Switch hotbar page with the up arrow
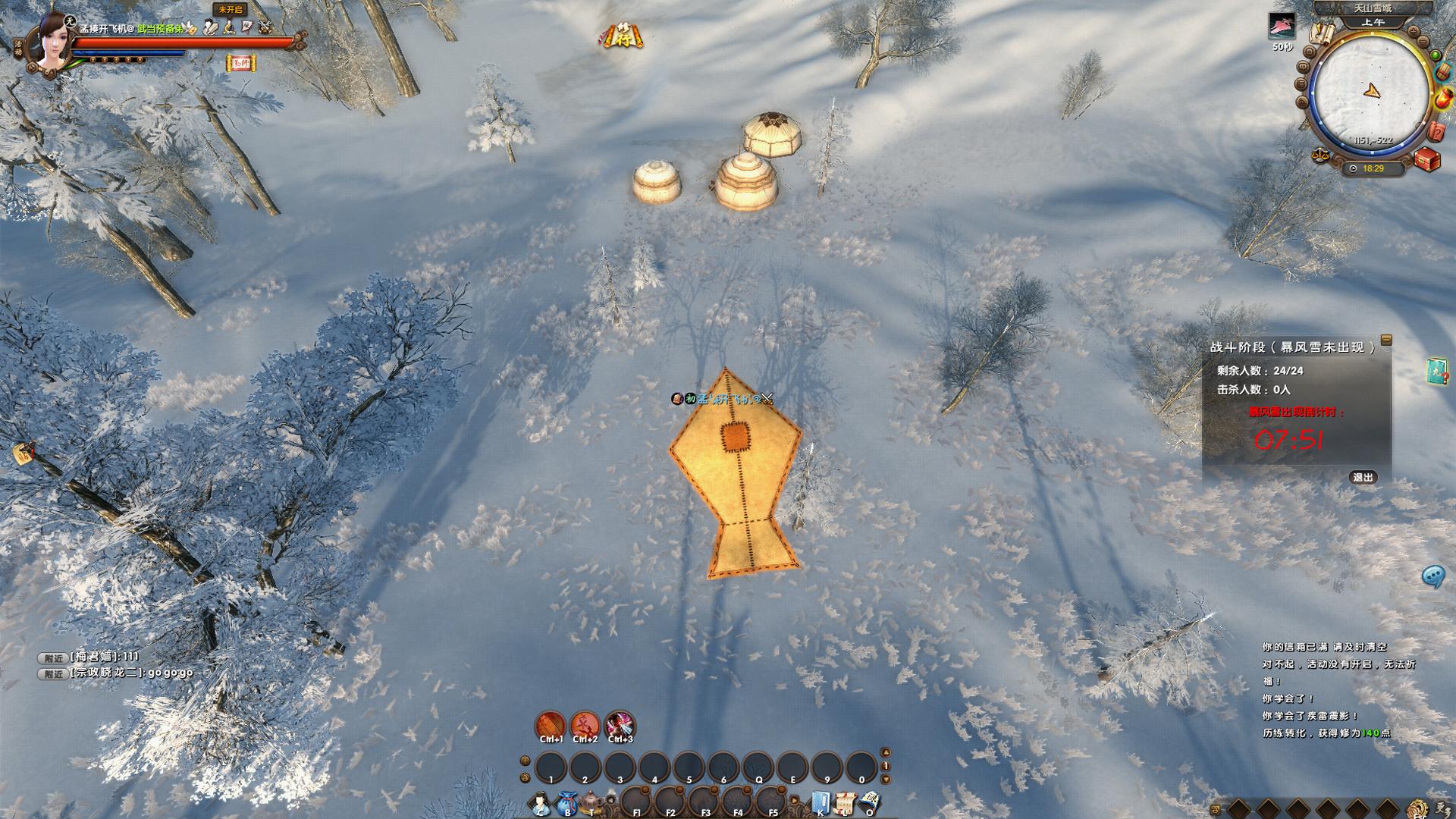Viewport: 1456px width, 819px height. (x=885, y=752)
